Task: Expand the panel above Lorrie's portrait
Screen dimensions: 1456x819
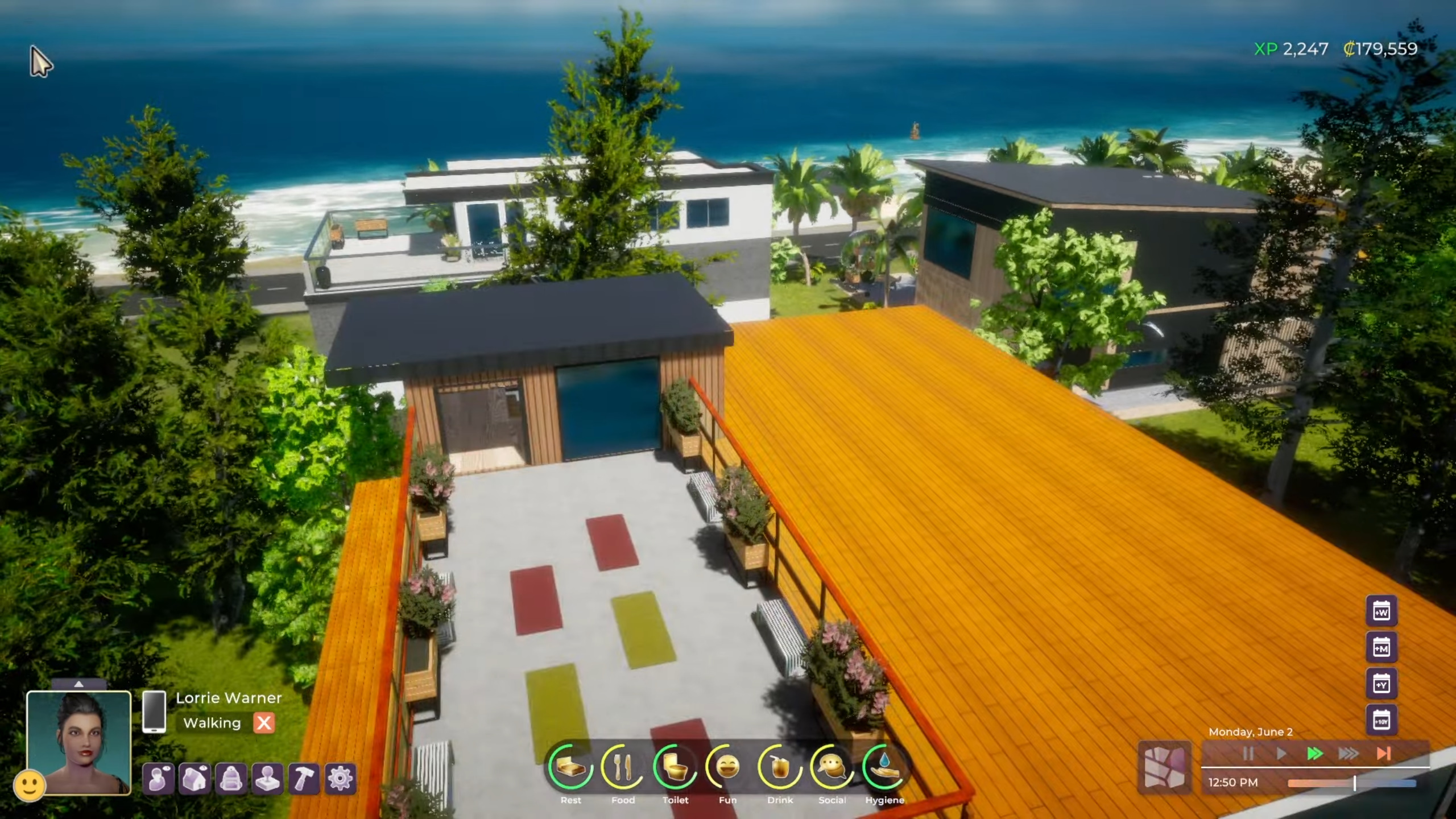Action: [x=80, y=685]
